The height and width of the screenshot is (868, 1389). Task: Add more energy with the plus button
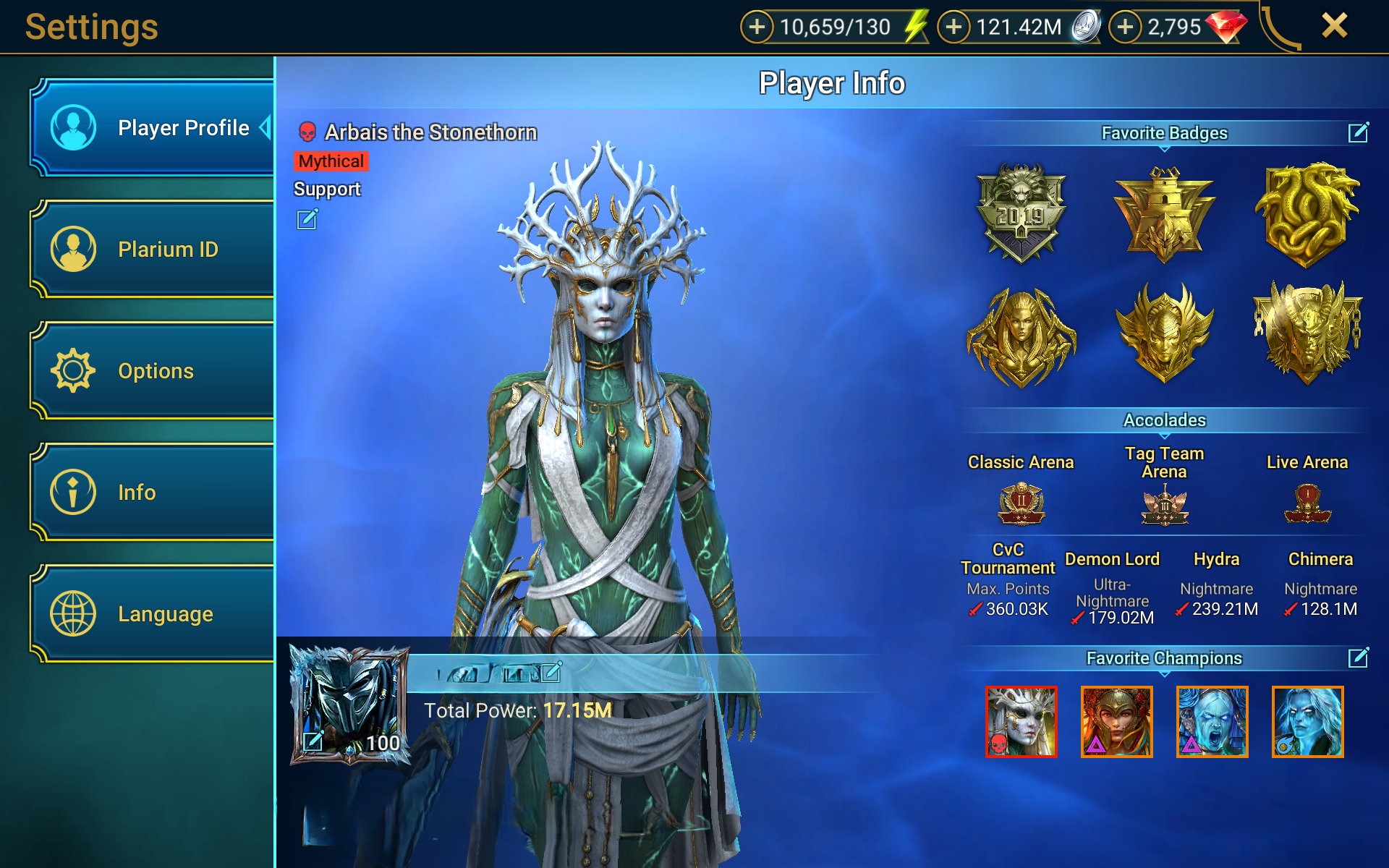point(756,27)
